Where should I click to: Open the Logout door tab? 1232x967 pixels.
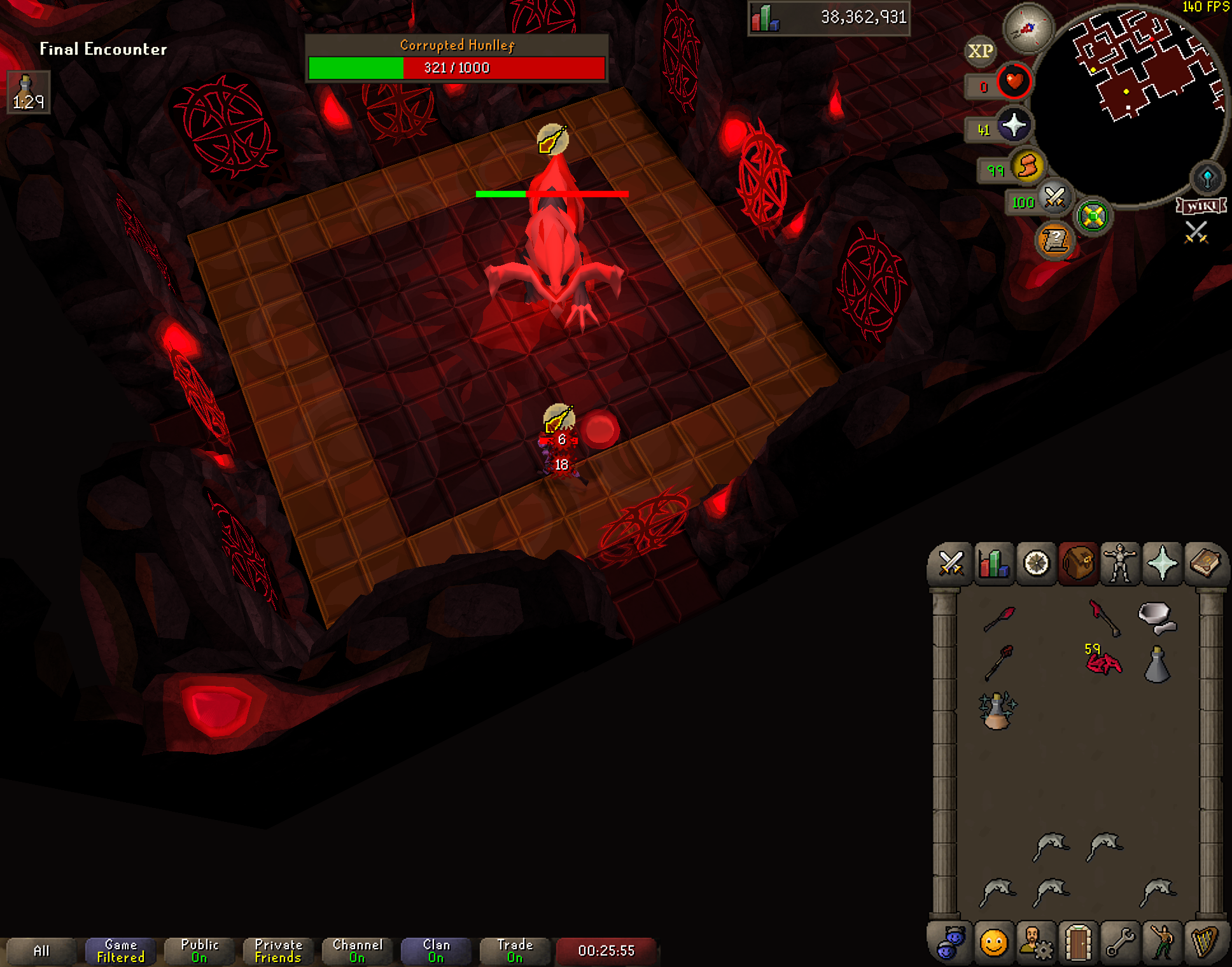coord(1077,942)
